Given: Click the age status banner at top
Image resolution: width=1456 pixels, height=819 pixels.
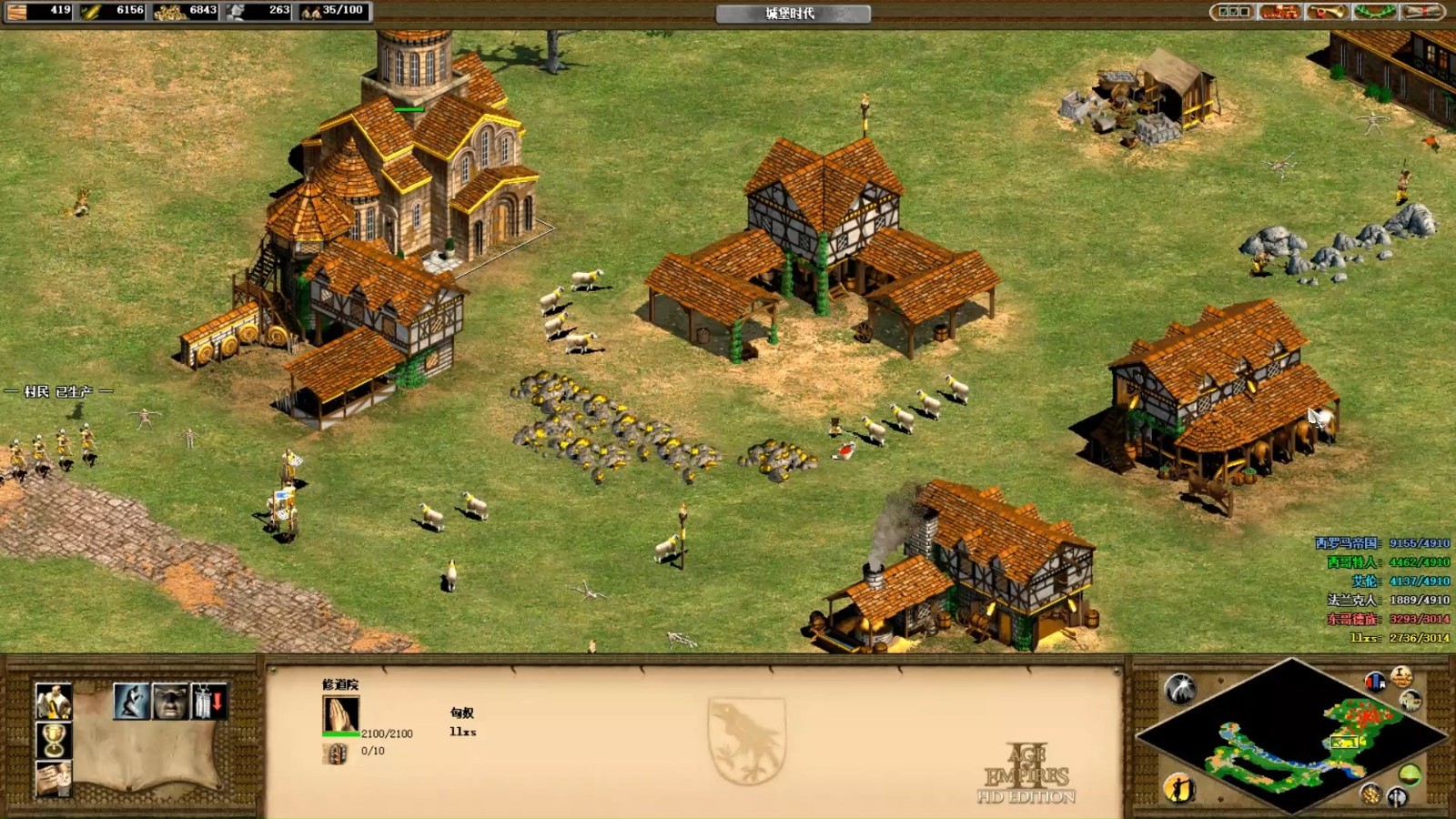Looking at the screenshot, I should (x=792, y=13).
